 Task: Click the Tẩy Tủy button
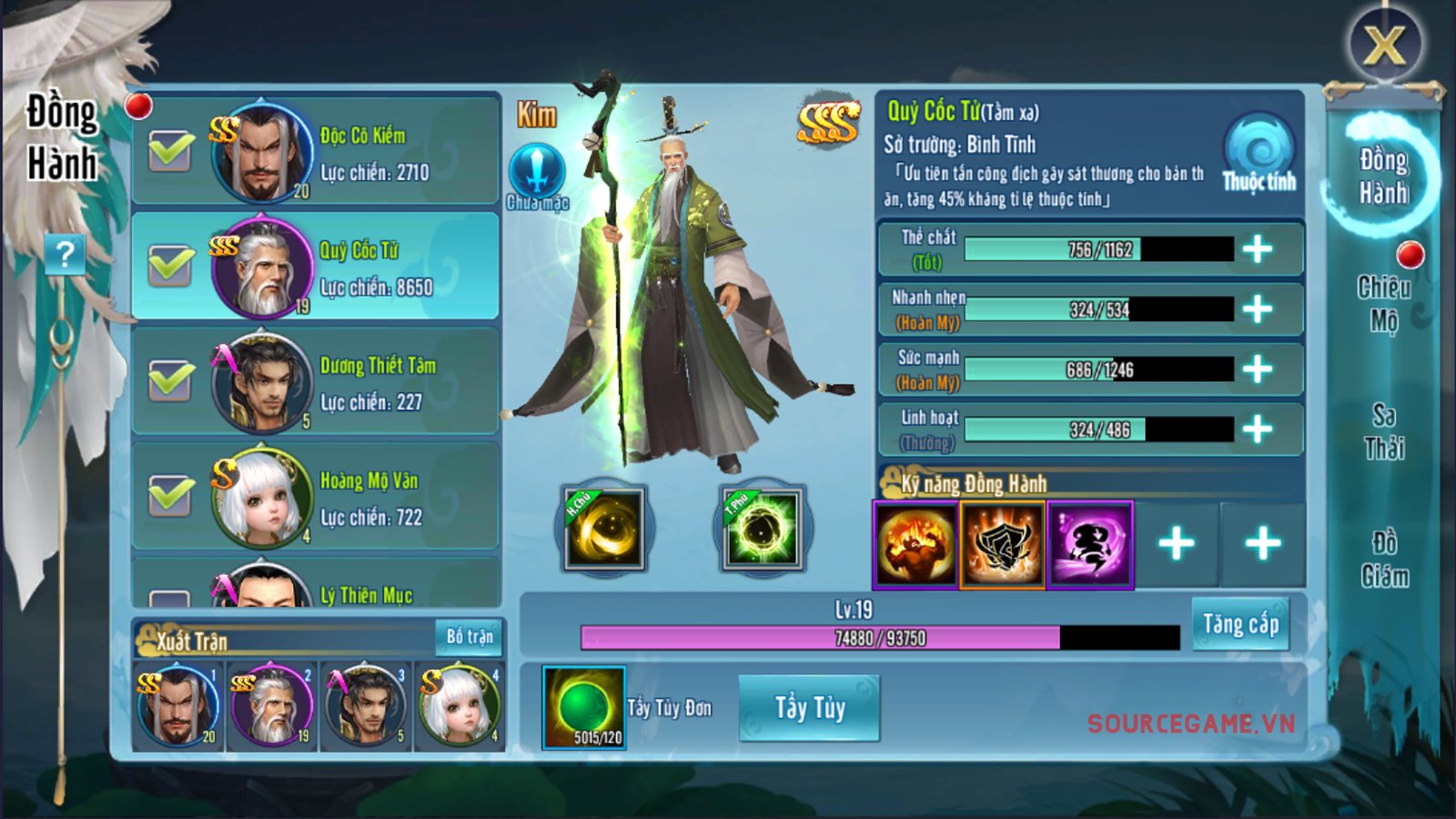809,708
